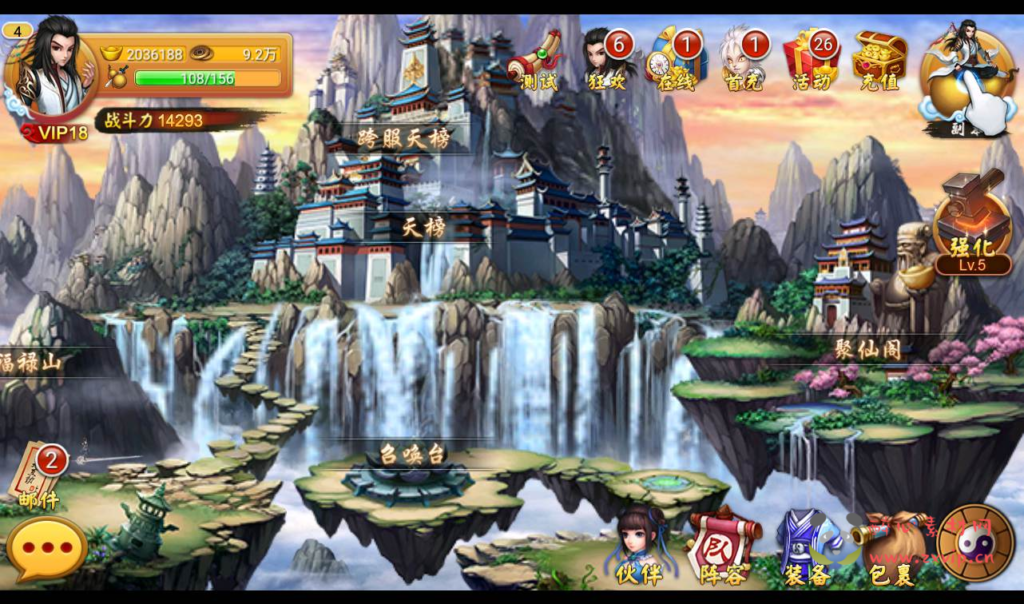
Task: Visit the 聚仙阁 pavilion
Action: (866, 349)
